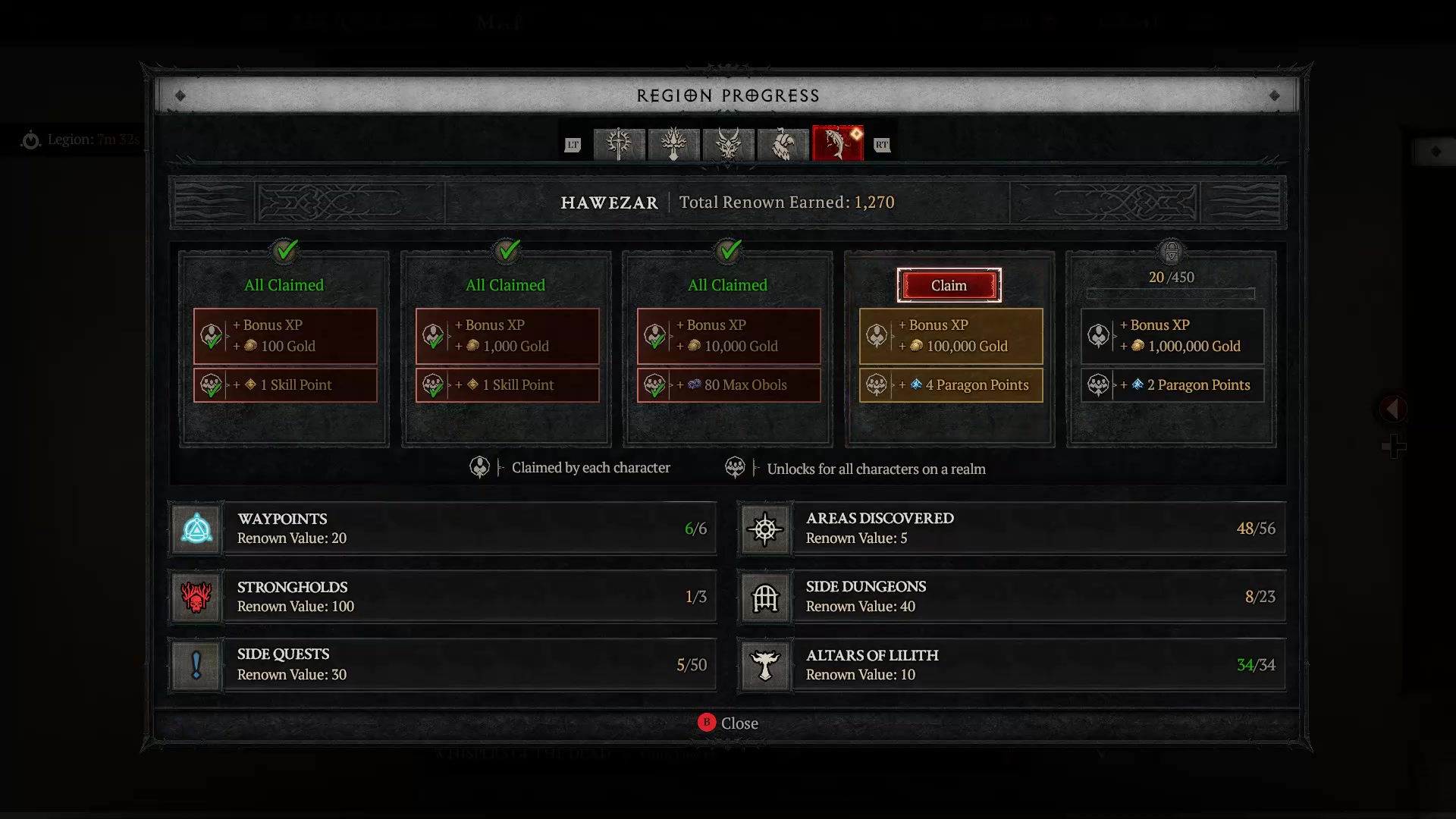
Task: Select the serpent region icon
Action: click(783, 144)
